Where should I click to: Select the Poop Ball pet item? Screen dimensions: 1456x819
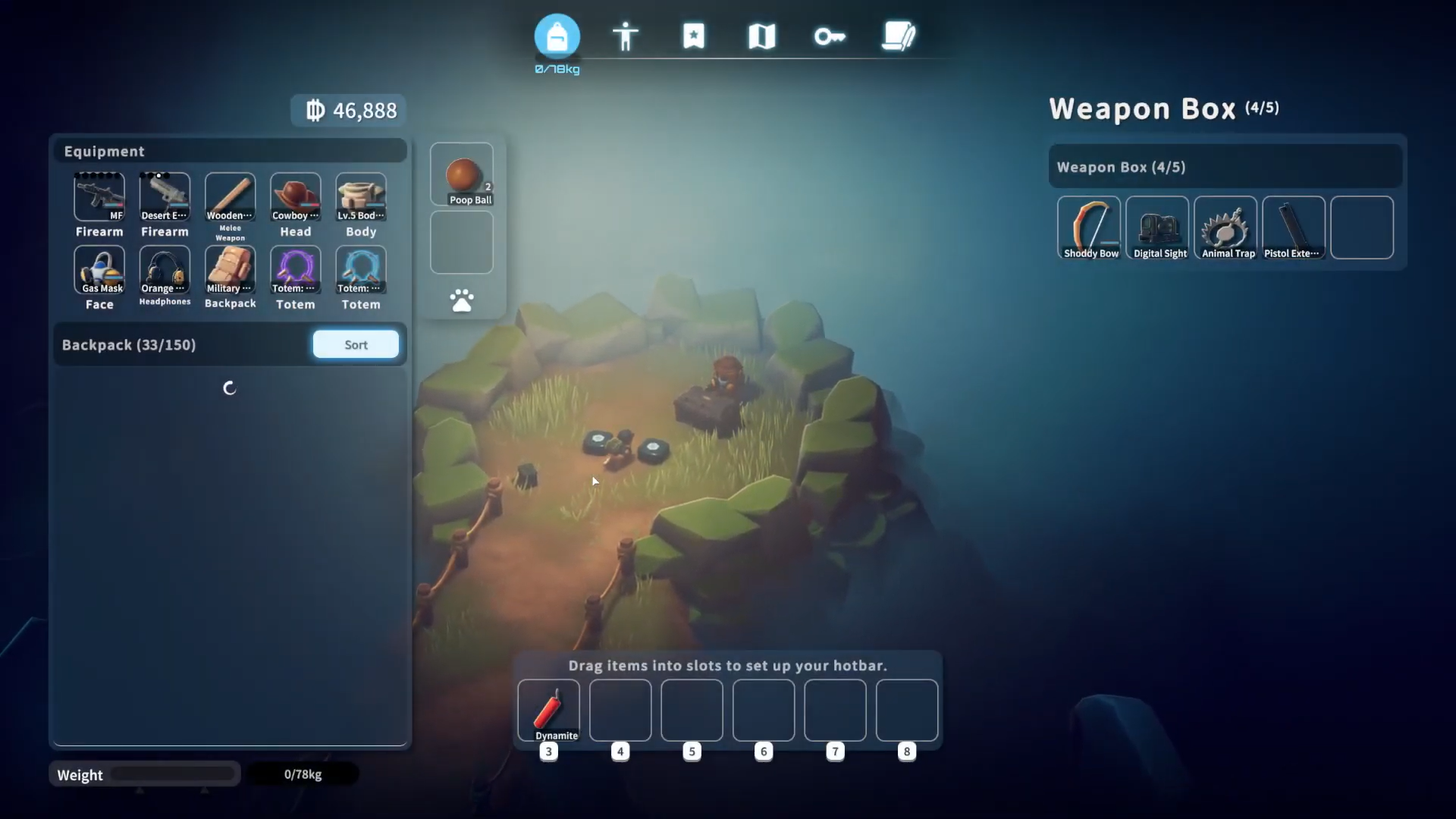point(462,175)
